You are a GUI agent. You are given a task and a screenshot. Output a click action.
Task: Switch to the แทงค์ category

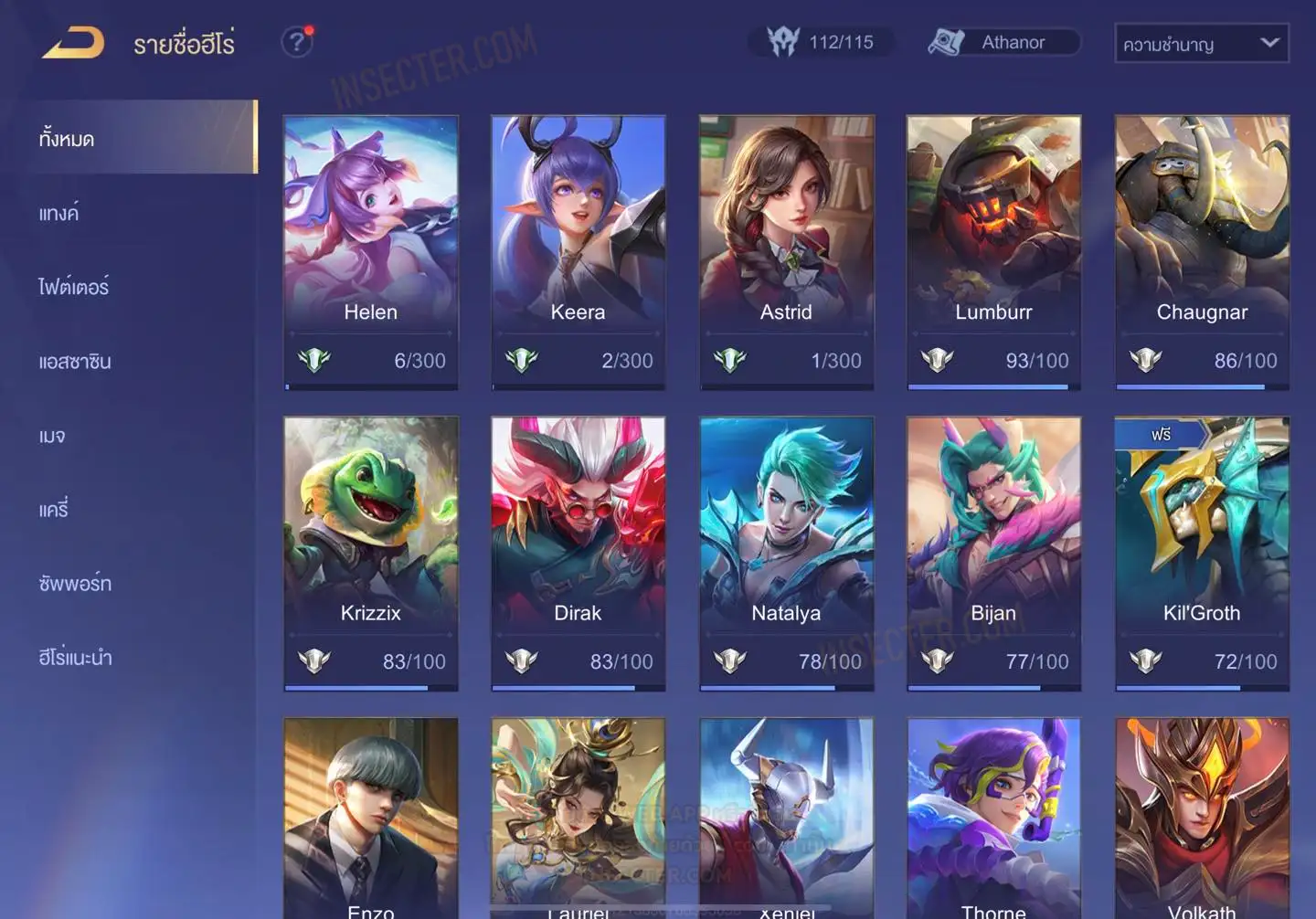(x=59, y=214)
